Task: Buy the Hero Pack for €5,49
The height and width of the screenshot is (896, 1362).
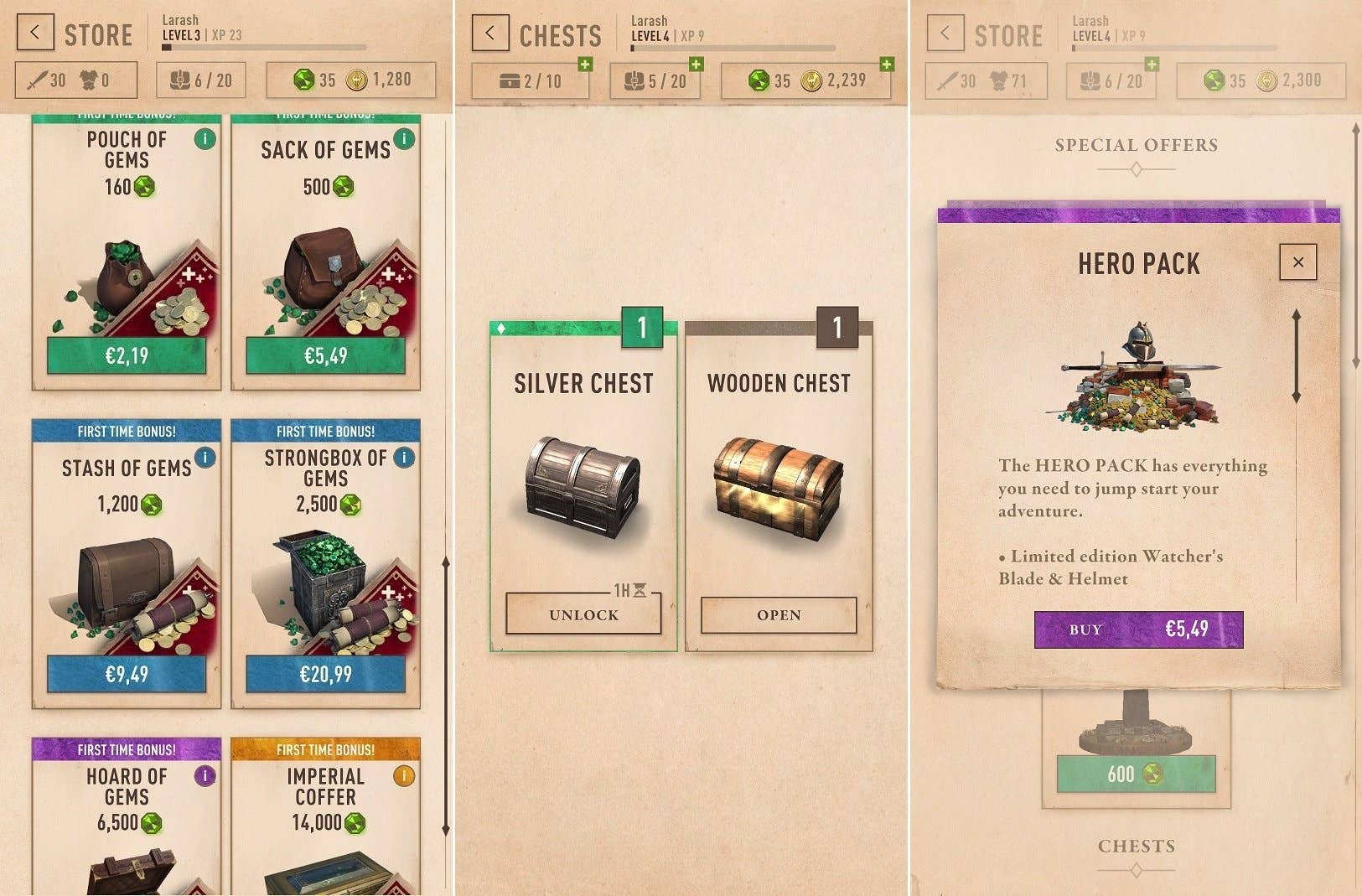Action: 1137,629
